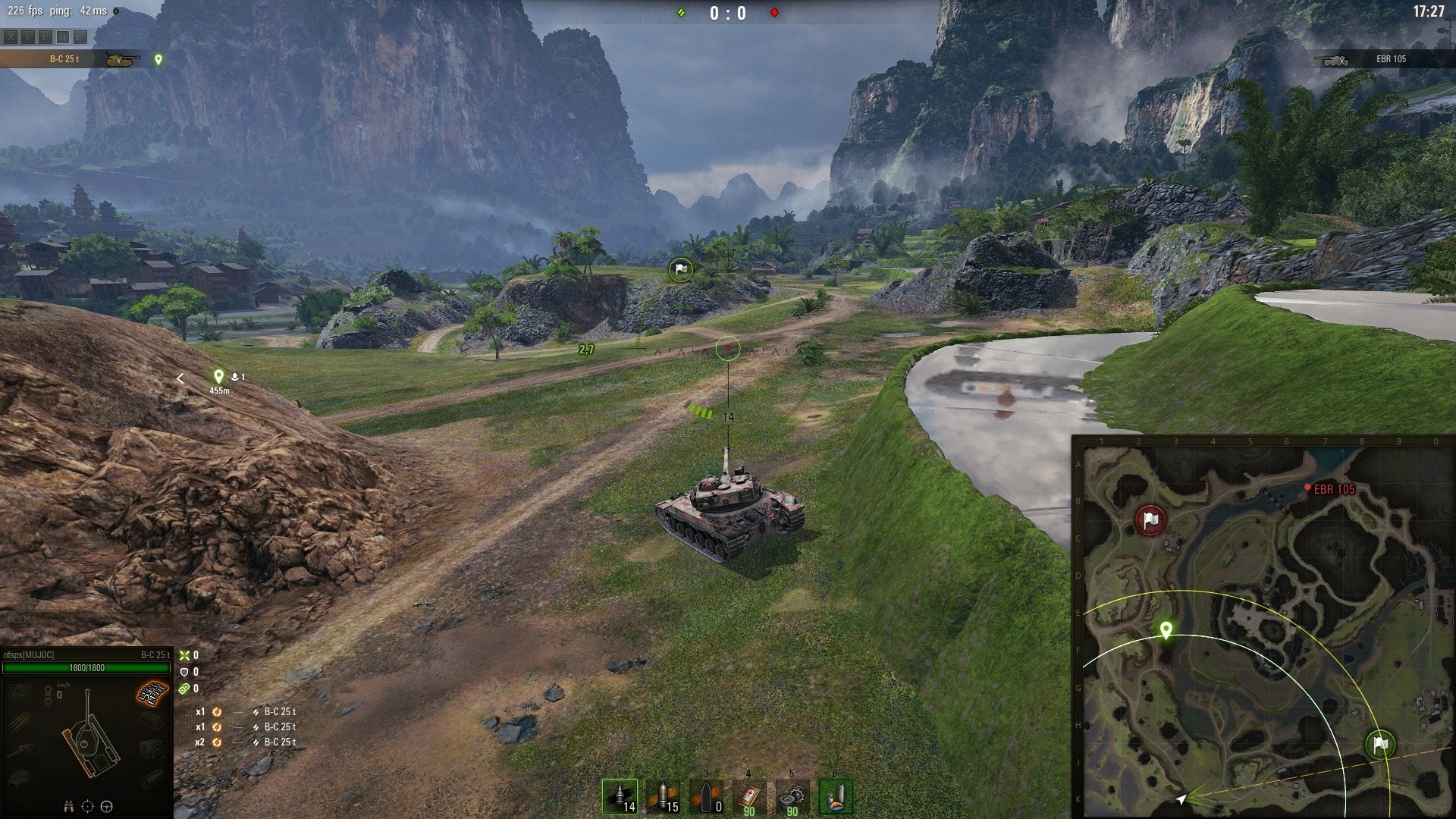The width and height of the screenshot is (1456, 819).
Task: Hide the team panel with X button
Action: click(10, 36)
